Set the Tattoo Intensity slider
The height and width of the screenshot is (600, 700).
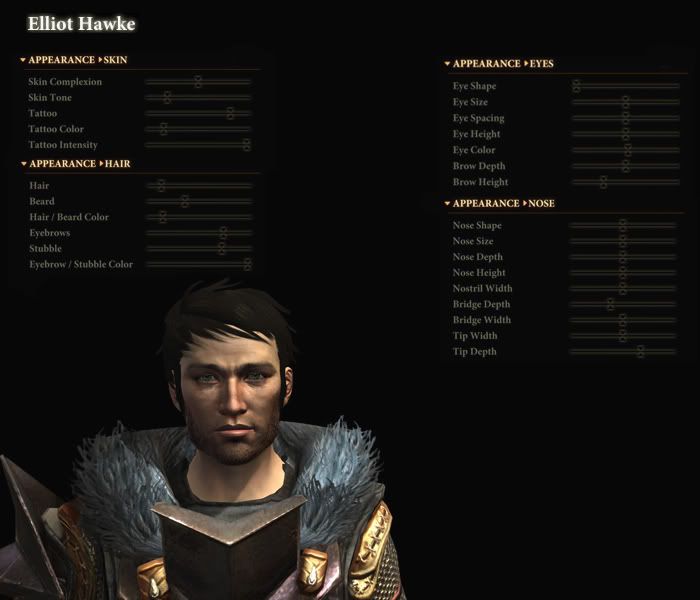[x=246, y=145]
